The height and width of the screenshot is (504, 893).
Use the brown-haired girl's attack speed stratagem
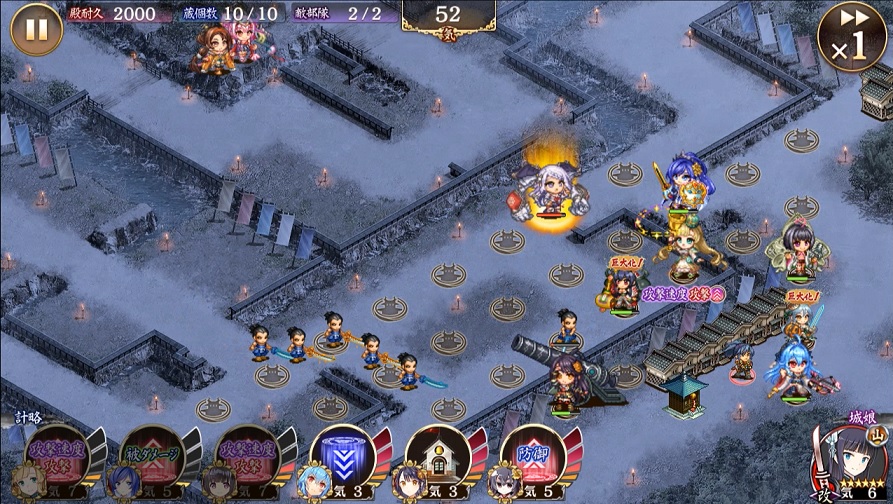245,459
